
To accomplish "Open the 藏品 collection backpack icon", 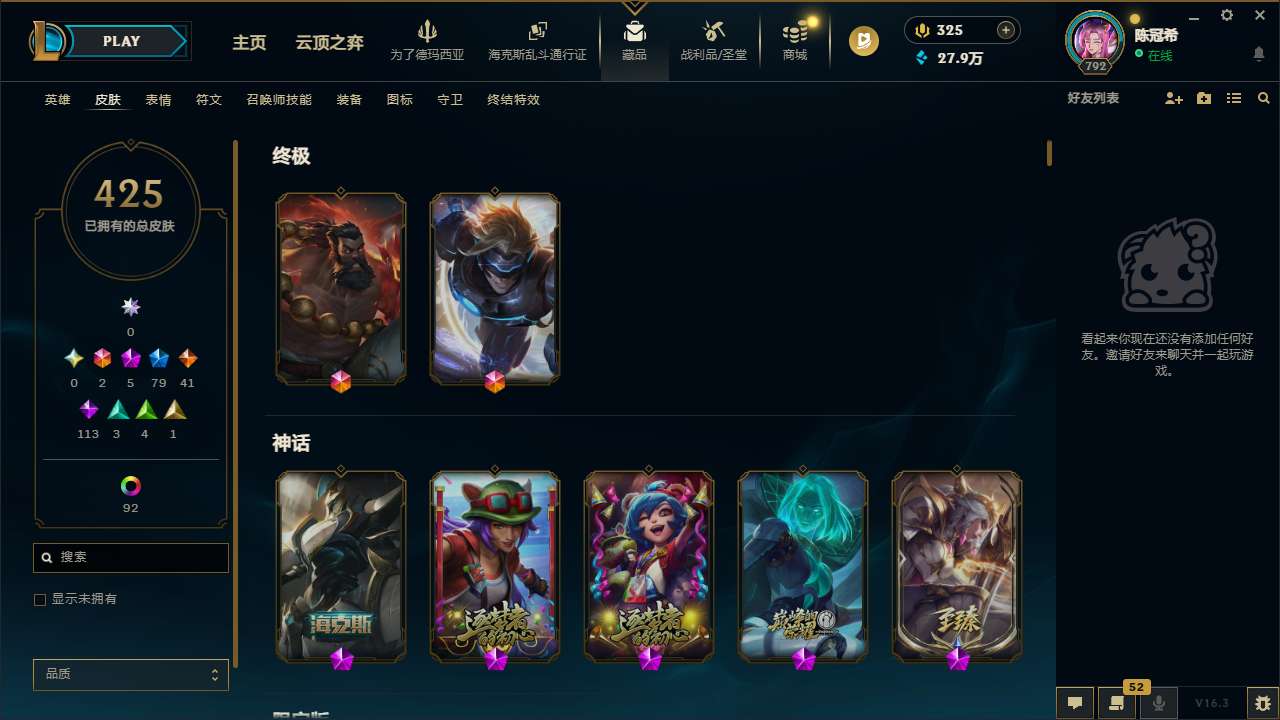I will [x=634, y=32].
